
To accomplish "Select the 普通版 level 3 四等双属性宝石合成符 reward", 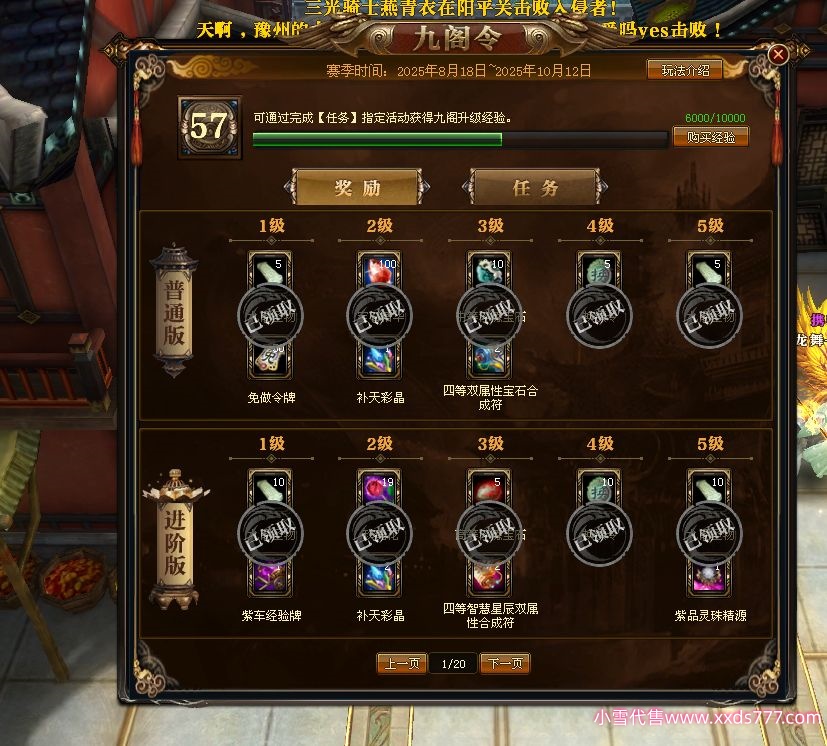I will tap(490, 315).
